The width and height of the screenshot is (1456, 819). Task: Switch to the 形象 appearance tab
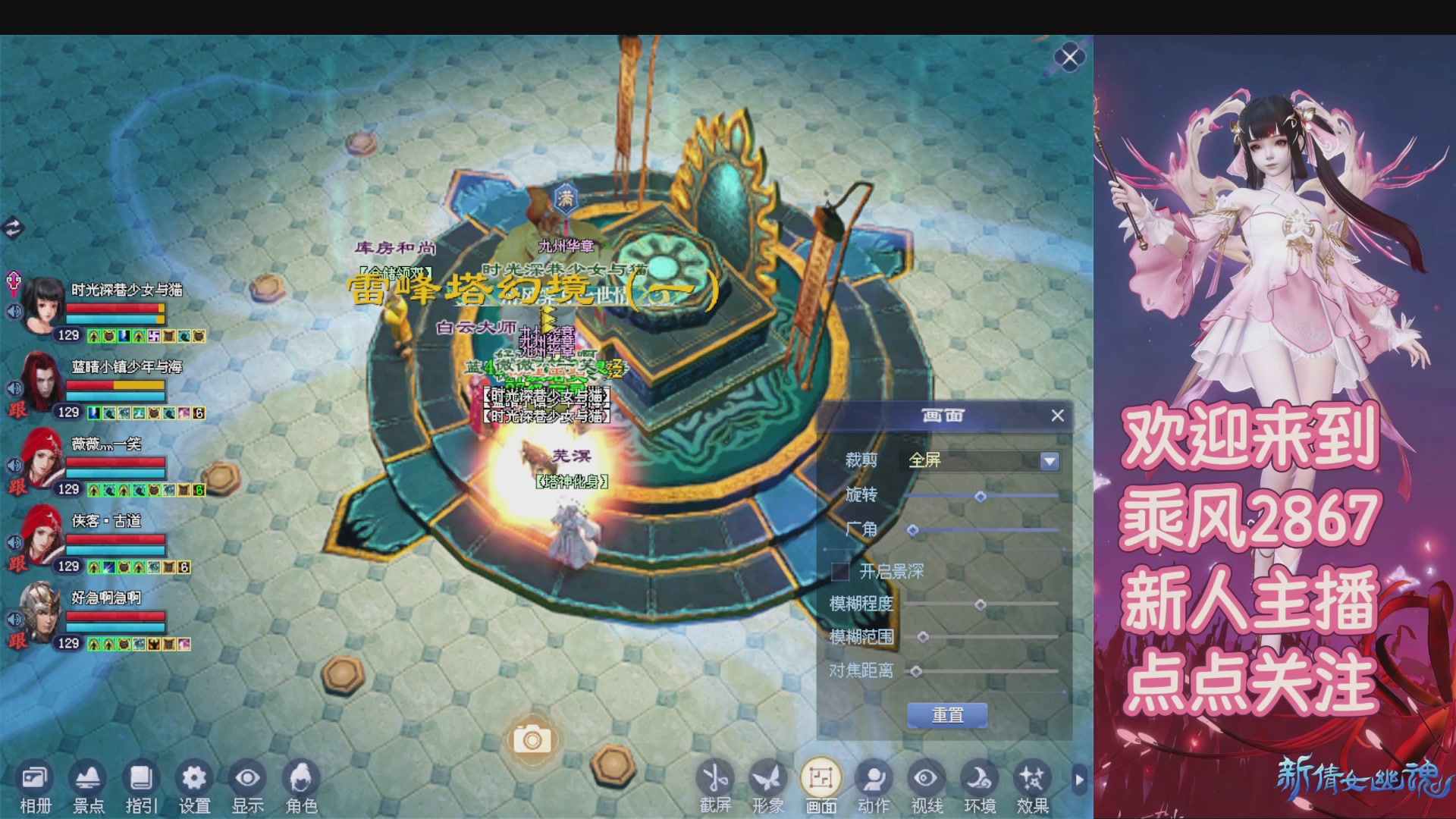[x=767, y=787]
